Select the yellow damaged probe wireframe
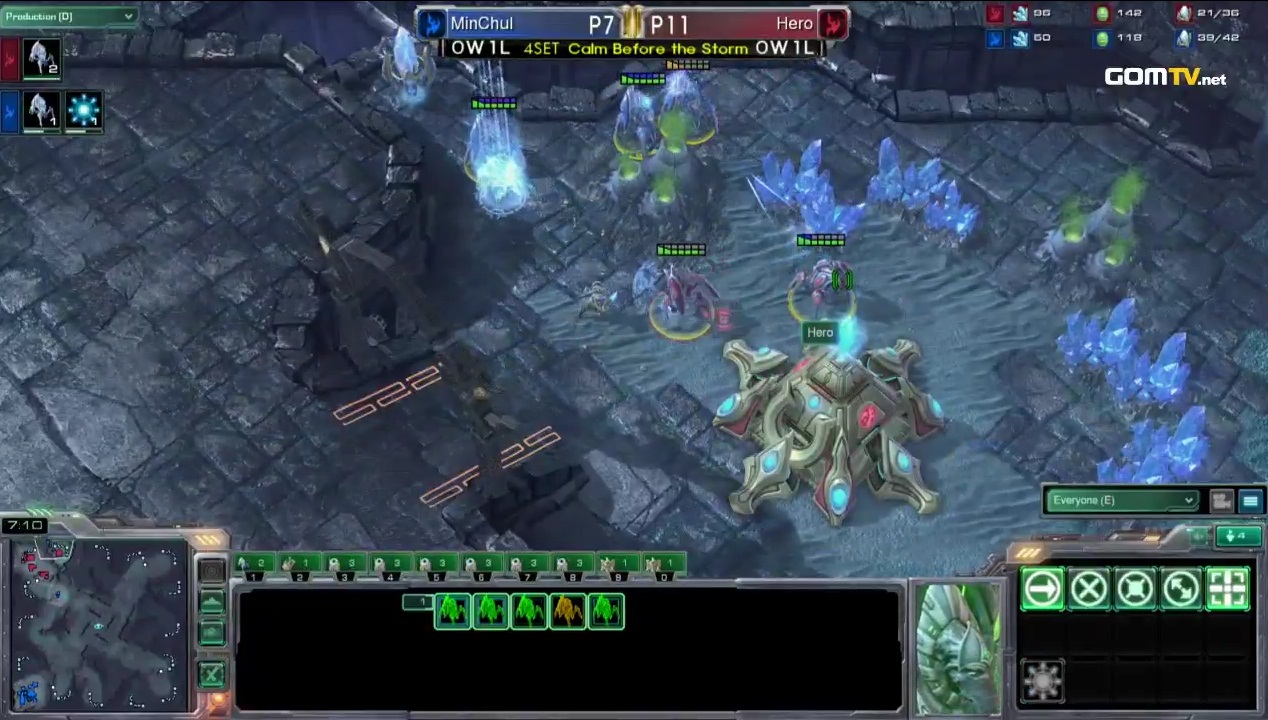 (x=567, y=611)
